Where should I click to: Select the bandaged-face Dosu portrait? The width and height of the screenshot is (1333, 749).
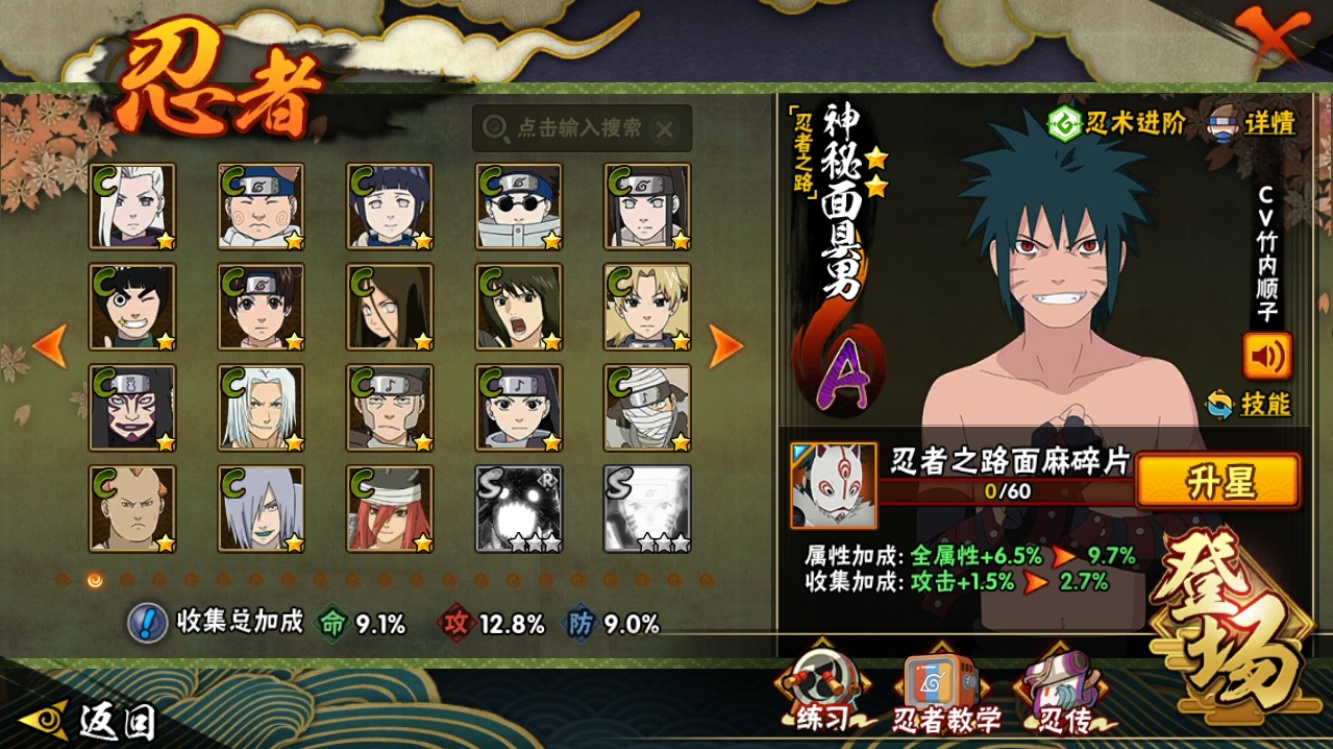click(x=647, y=407)
